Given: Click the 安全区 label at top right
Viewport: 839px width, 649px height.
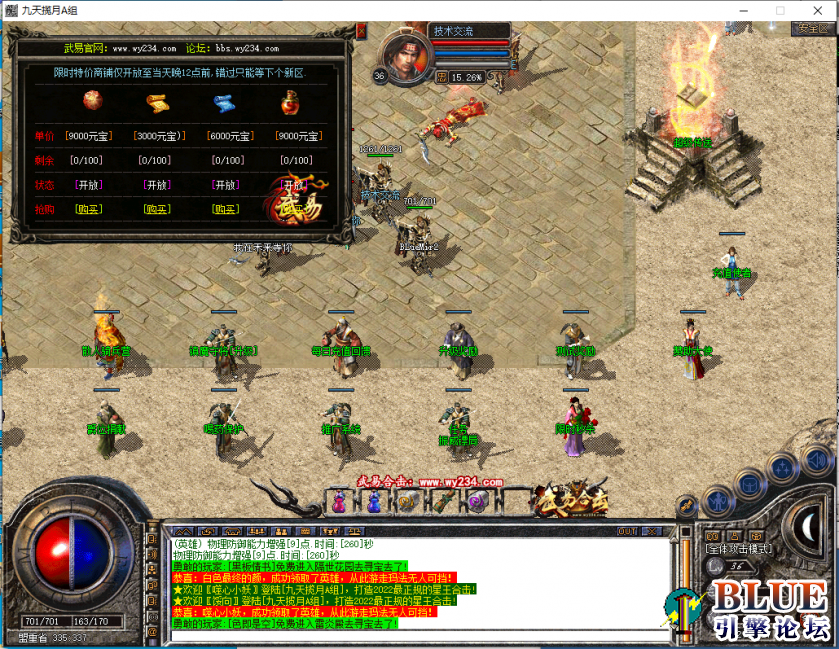Looking at the screenshot, I should coord(810,28).
